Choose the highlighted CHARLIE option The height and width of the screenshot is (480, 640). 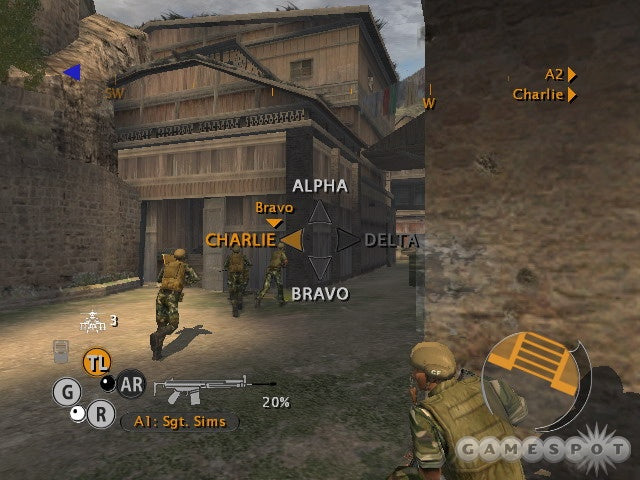tap(241, 240)
